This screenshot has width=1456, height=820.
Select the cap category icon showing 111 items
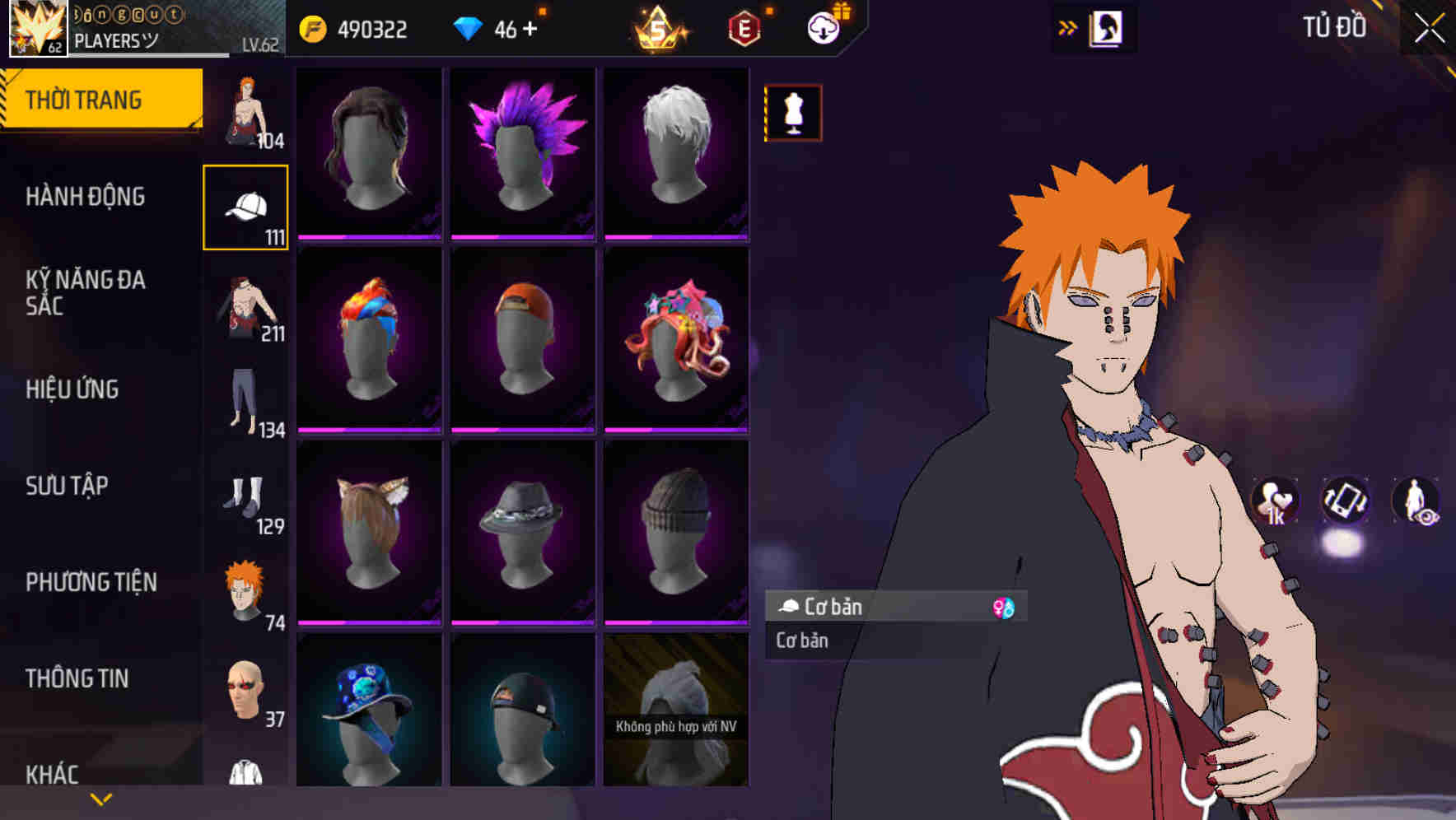245,205
